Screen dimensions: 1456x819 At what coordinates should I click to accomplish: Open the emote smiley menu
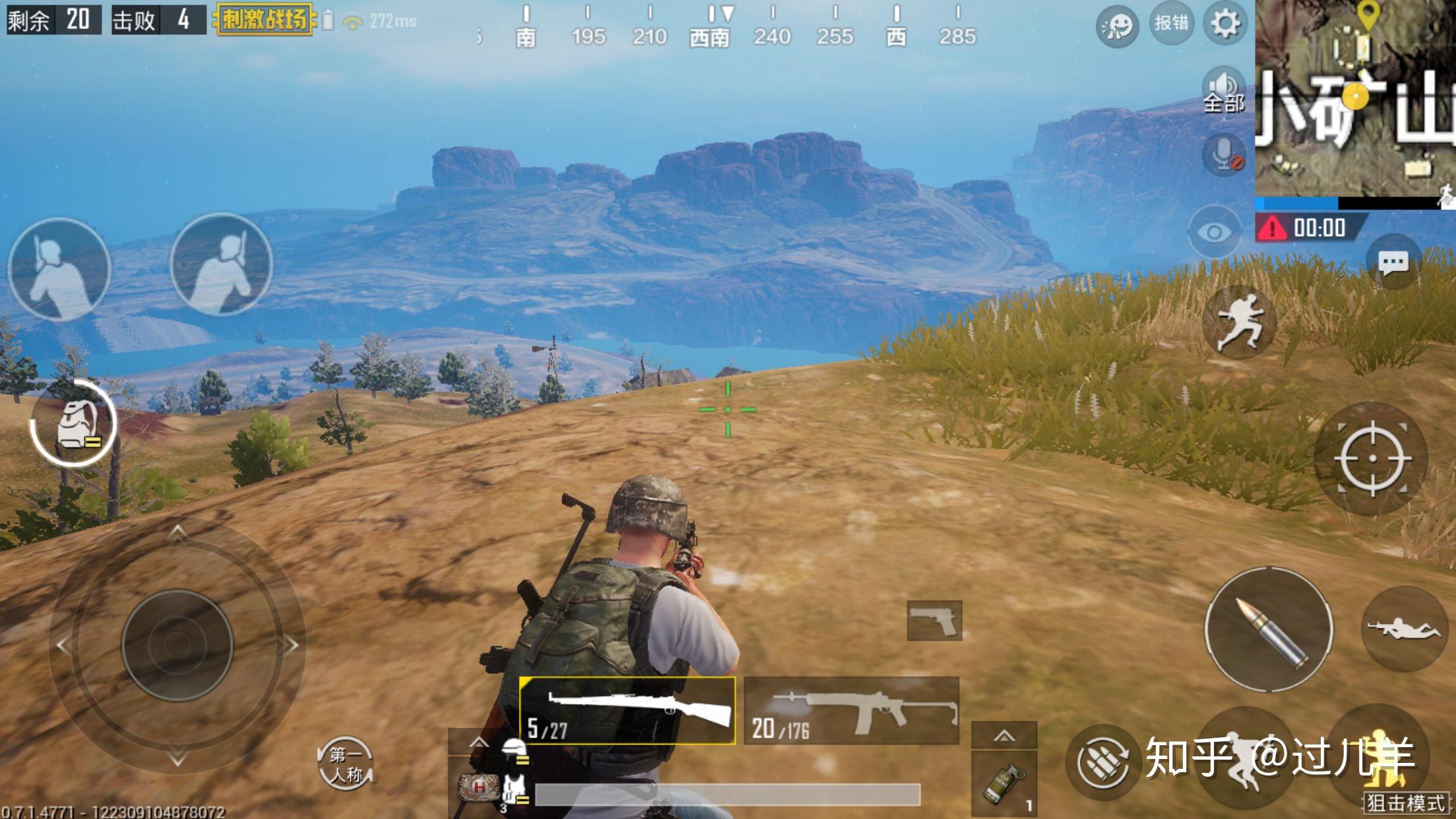(x=1117, y=26)
